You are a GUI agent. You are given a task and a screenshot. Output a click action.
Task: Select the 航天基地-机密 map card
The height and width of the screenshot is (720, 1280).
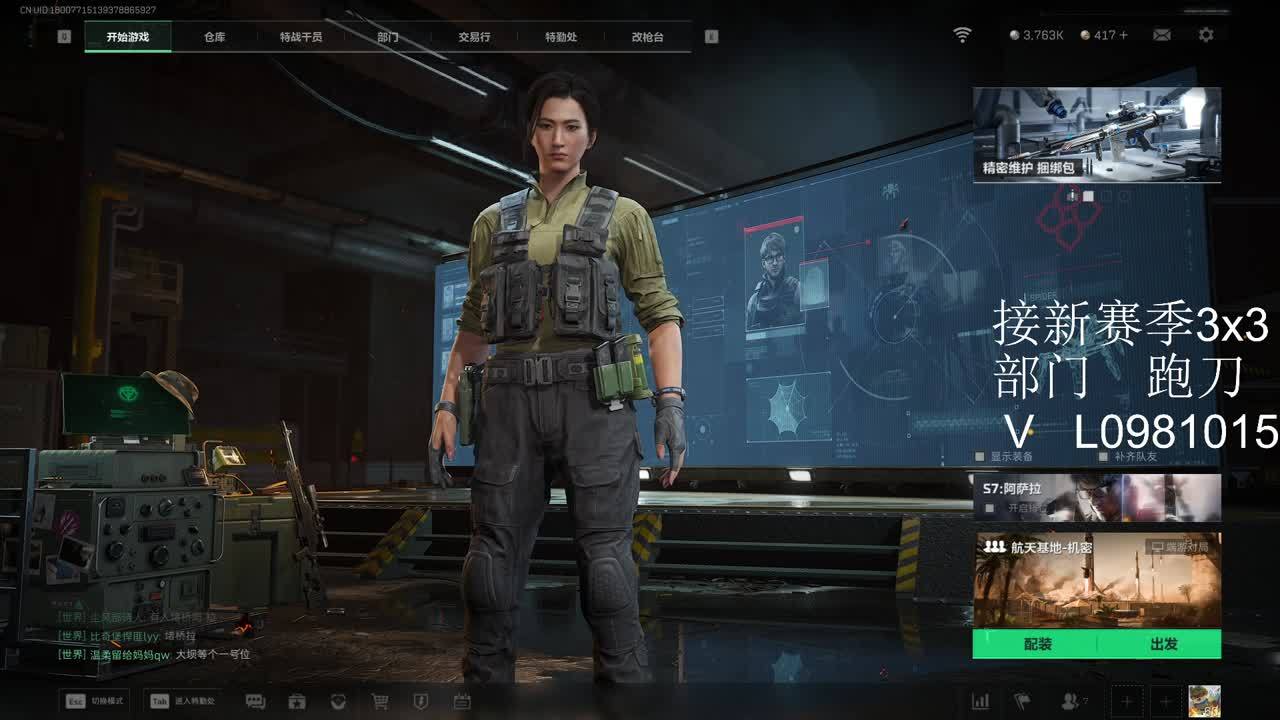click(x=1096, y=580)
